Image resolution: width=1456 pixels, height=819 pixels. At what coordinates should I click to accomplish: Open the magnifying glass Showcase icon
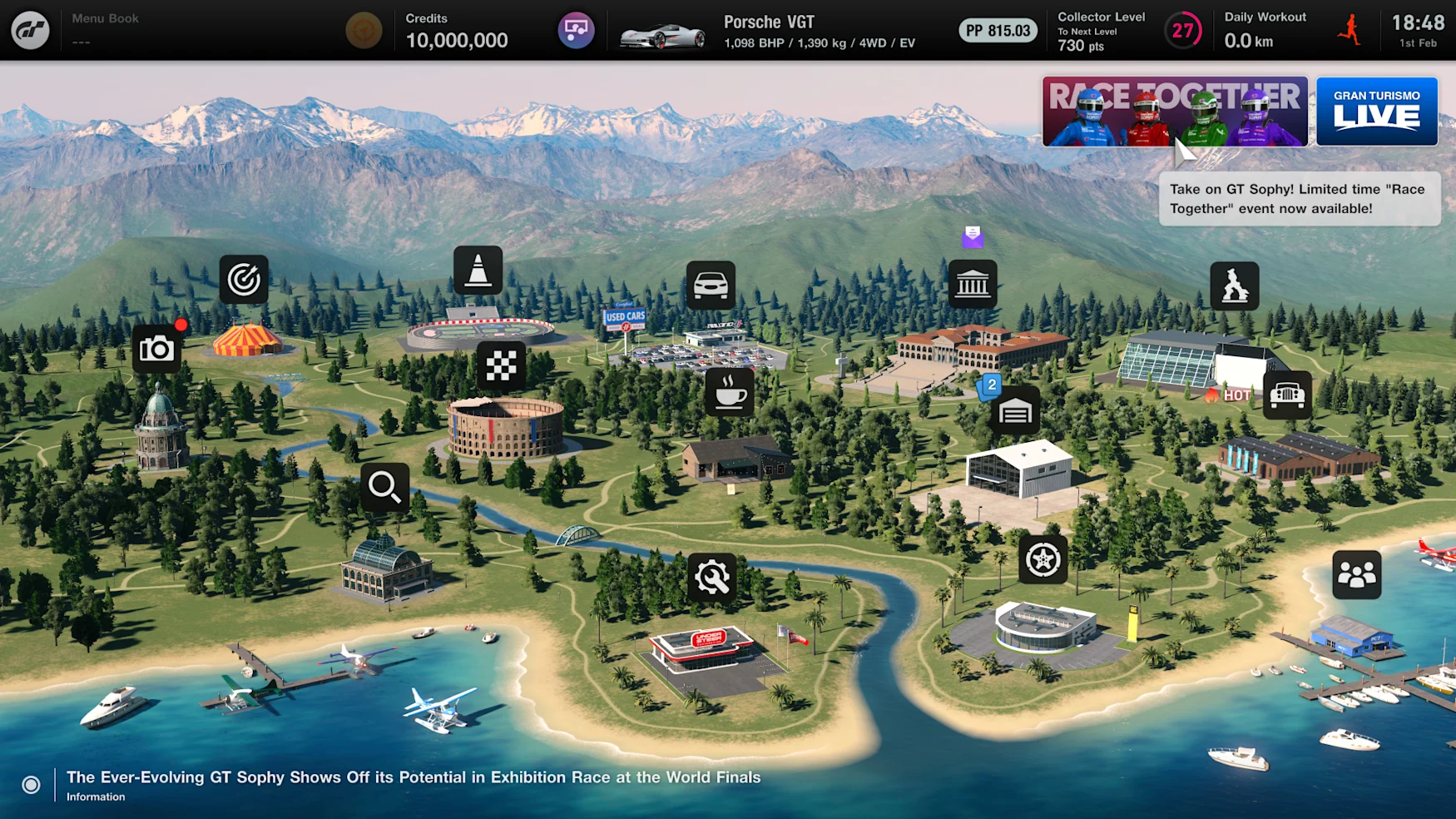384,487
